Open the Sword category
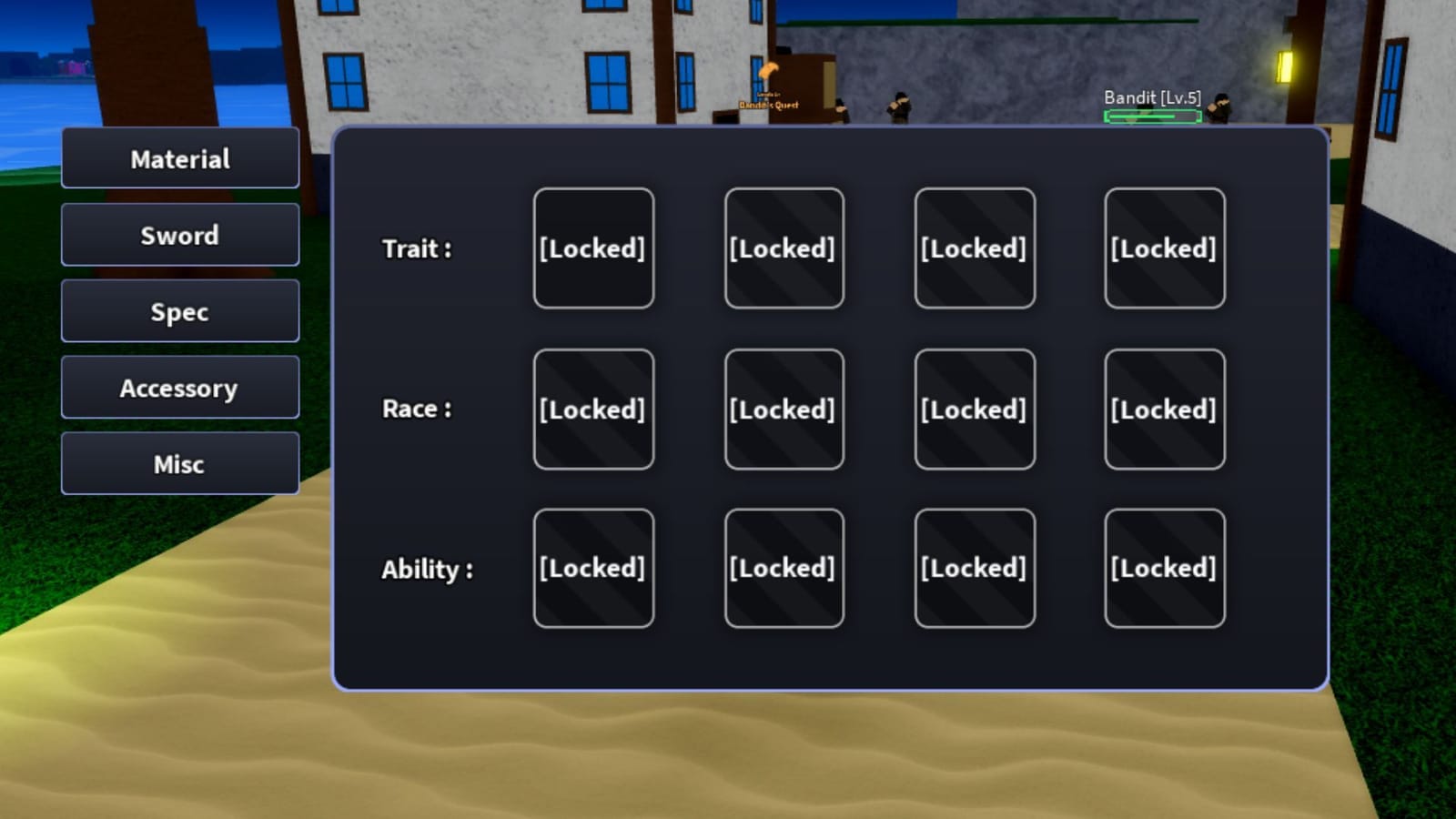The width and height of the screenshot is (1456, 819). pyautogui.click(x=179, y=235)
